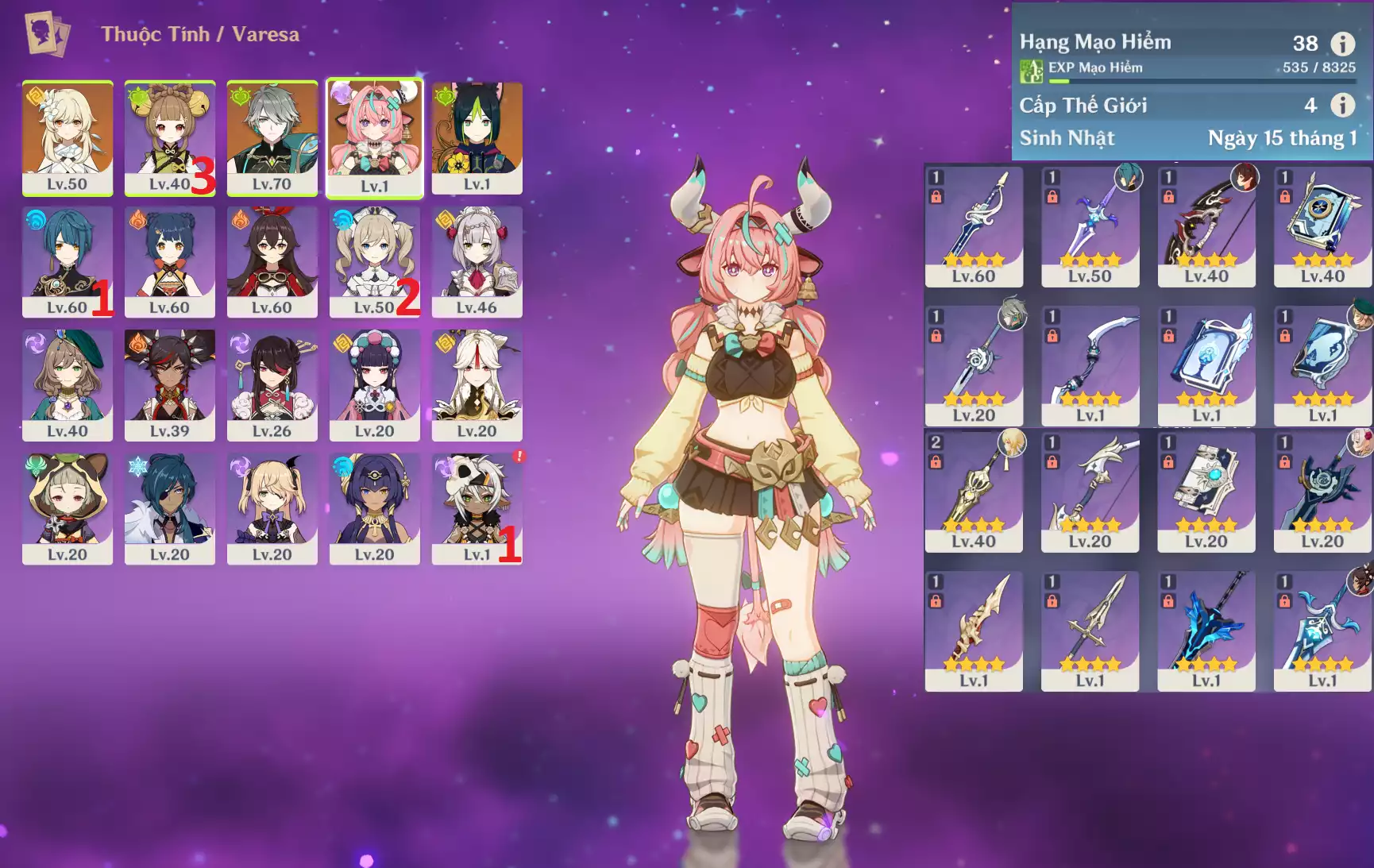The image size is (1374, 868).
Task: Select the Lv.26 Beidou portrait
Action: pos(272,385)
